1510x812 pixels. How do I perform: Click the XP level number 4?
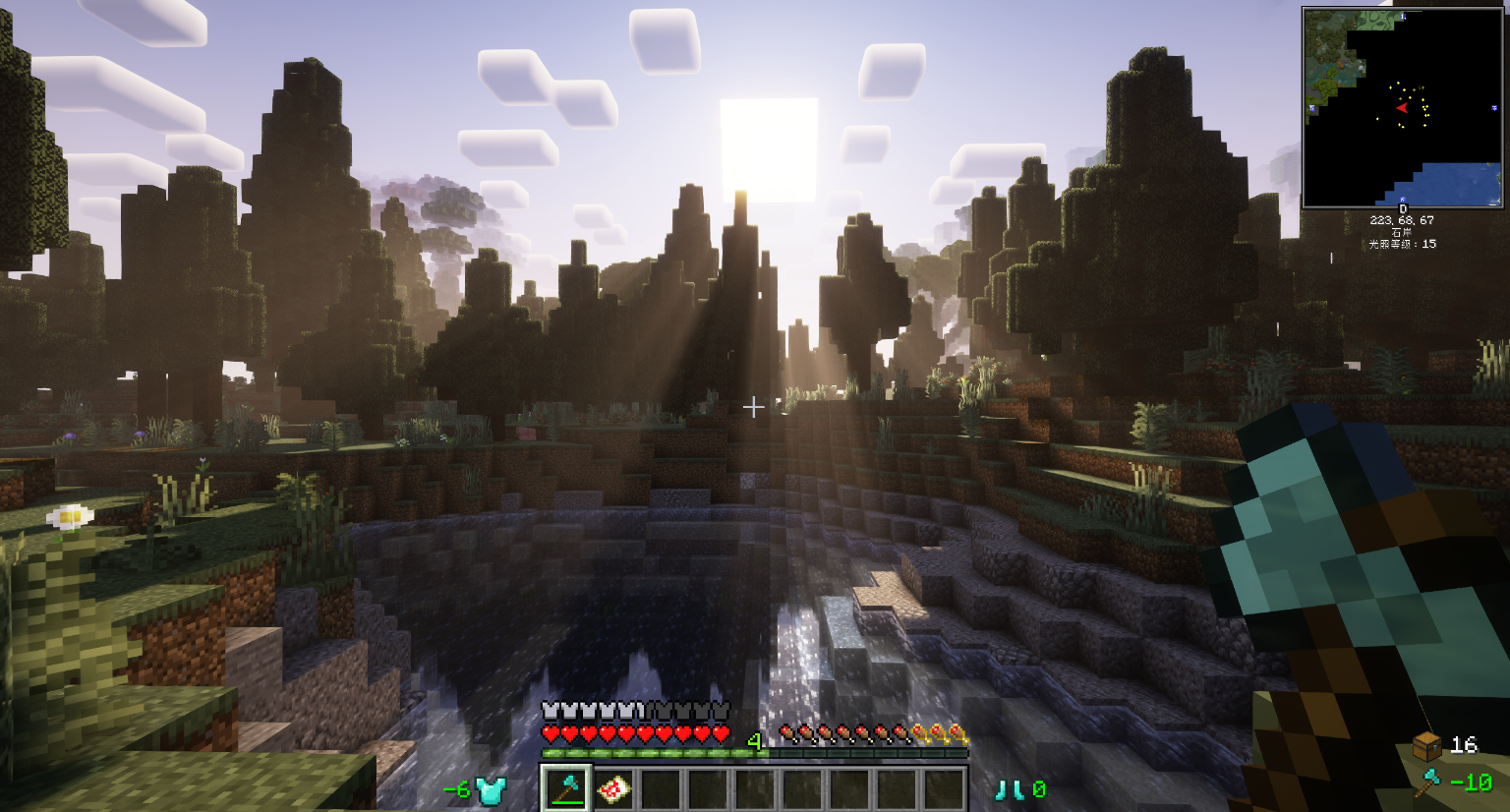(755, 739)
